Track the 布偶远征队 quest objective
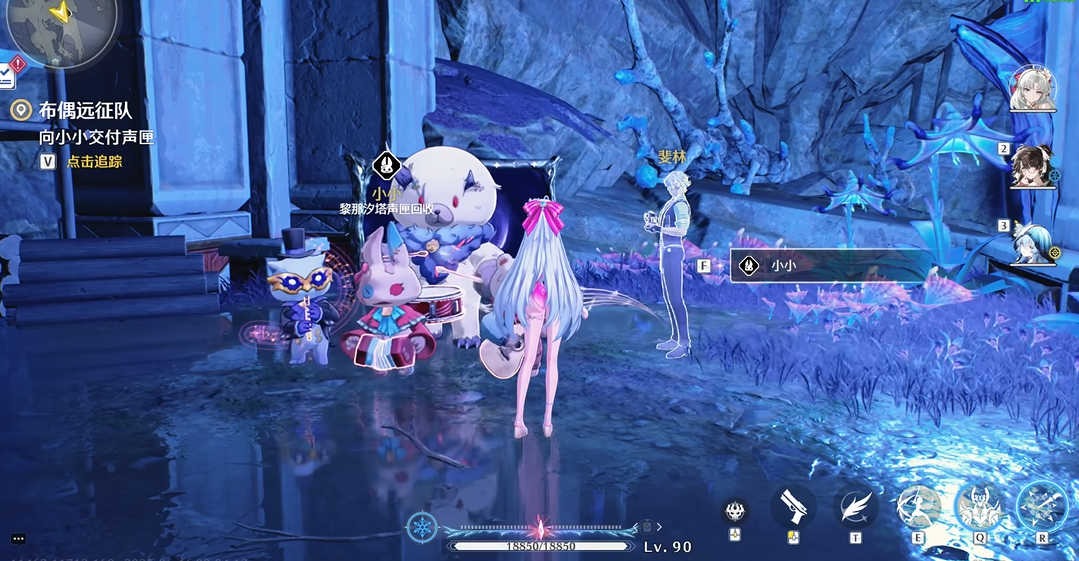This screenshot has width=1079, height=561. point(94,161)
